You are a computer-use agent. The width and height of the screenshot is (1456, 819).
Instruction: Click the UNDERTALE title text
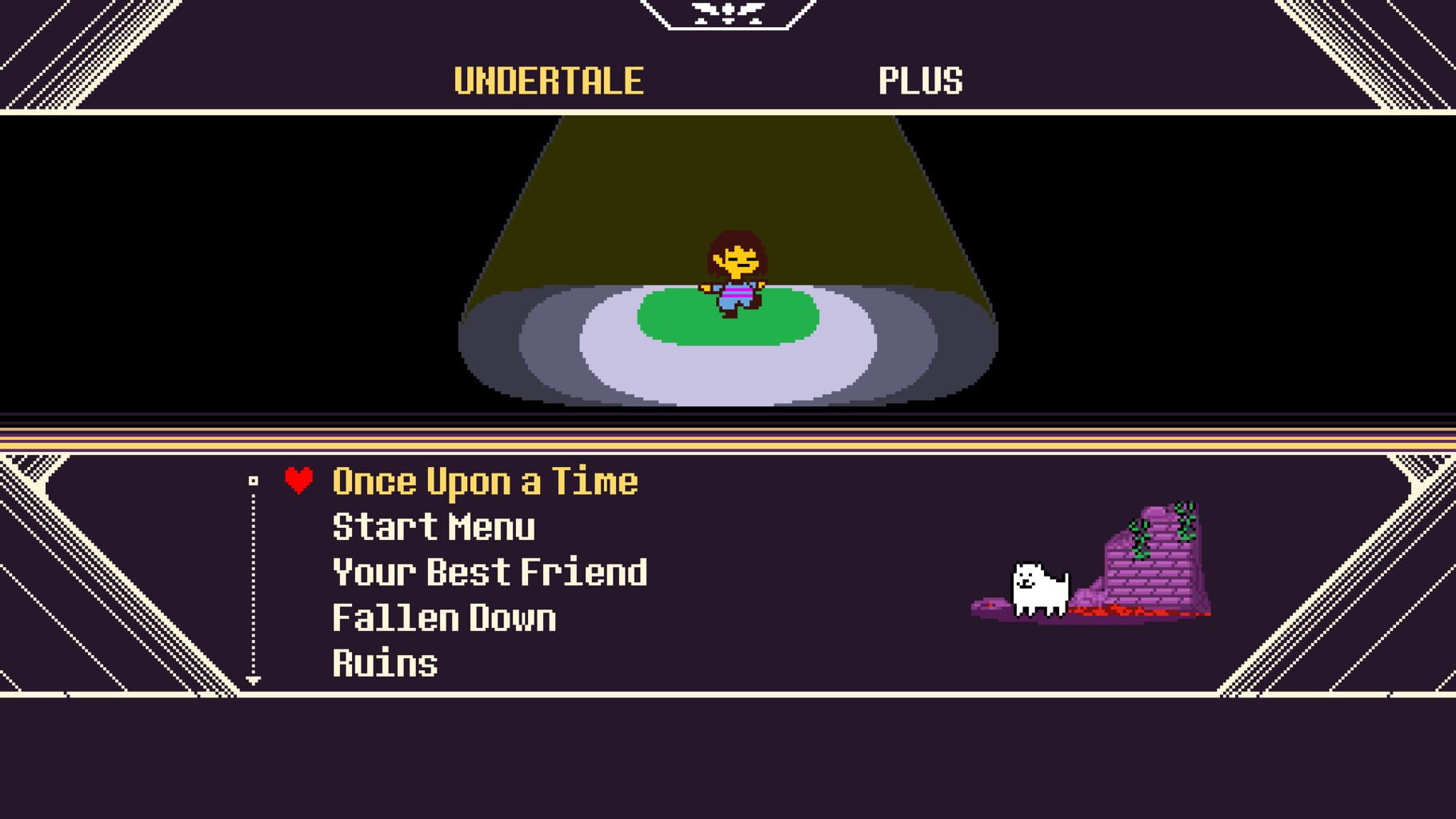pos(548,78)
